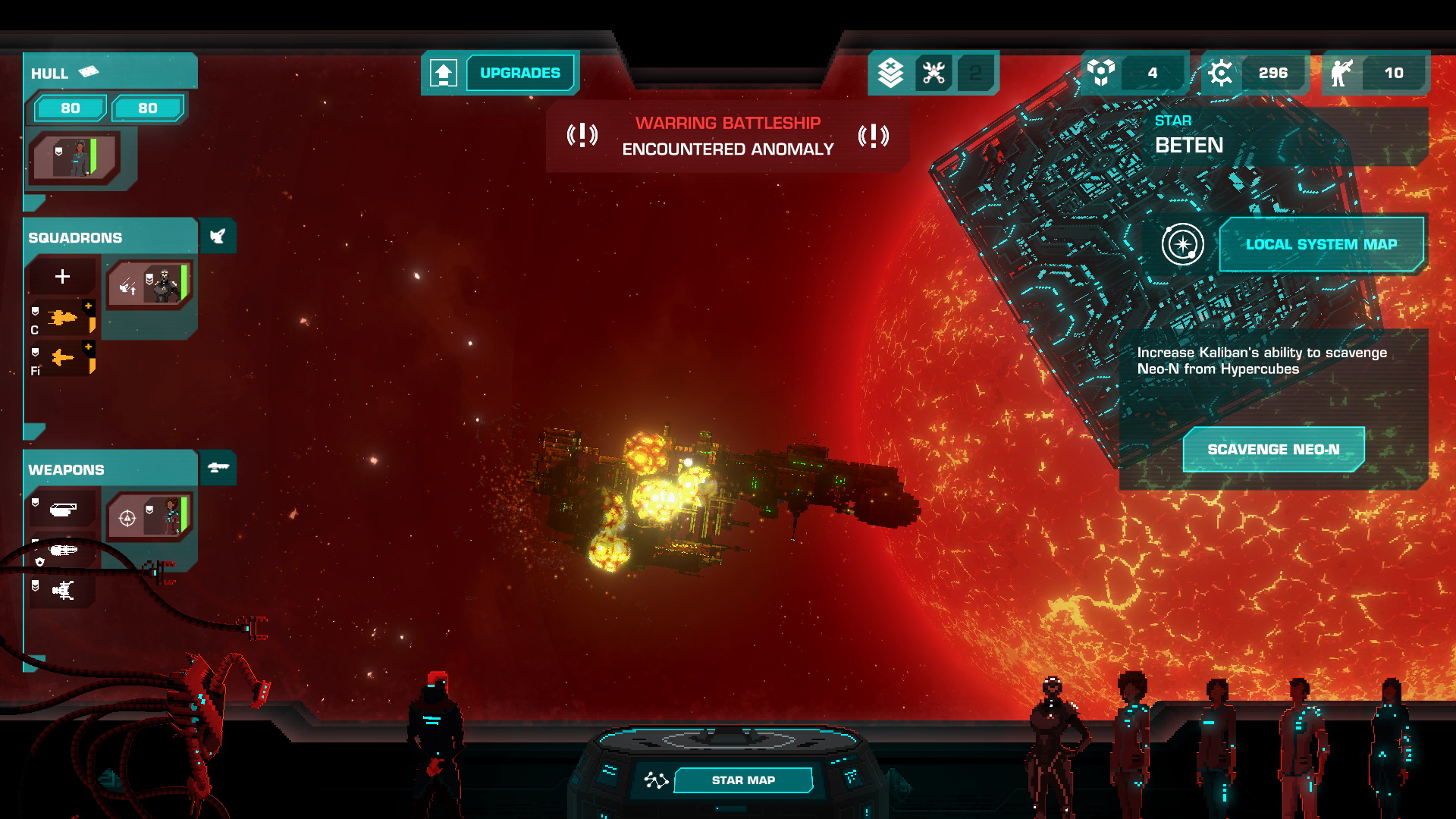Select the weapons officer portrait
This screenshot has height=819, width=1456.
point(150,516)
